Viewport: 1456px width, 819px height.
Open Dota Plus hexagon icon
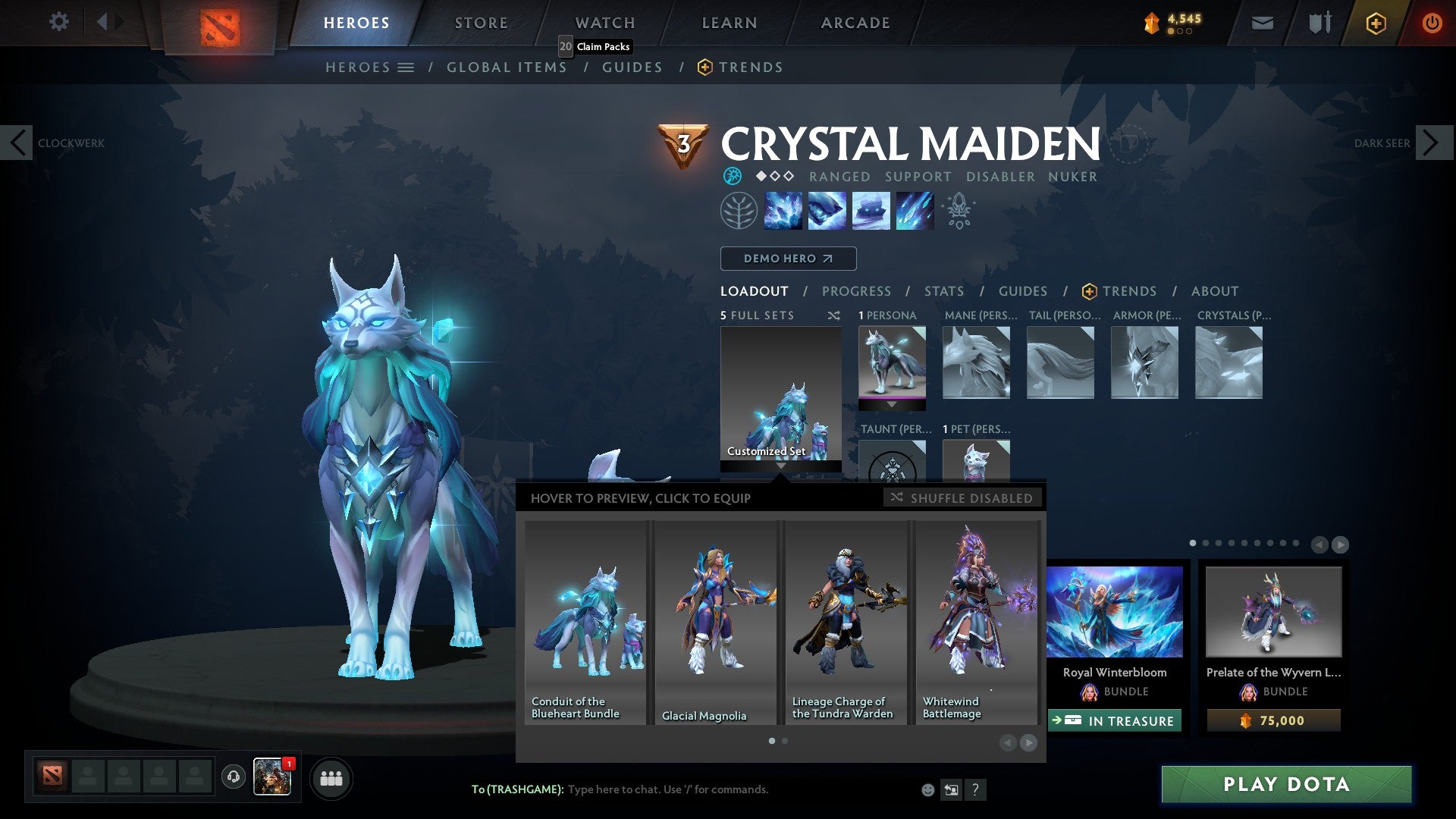tap(1375, 23)
